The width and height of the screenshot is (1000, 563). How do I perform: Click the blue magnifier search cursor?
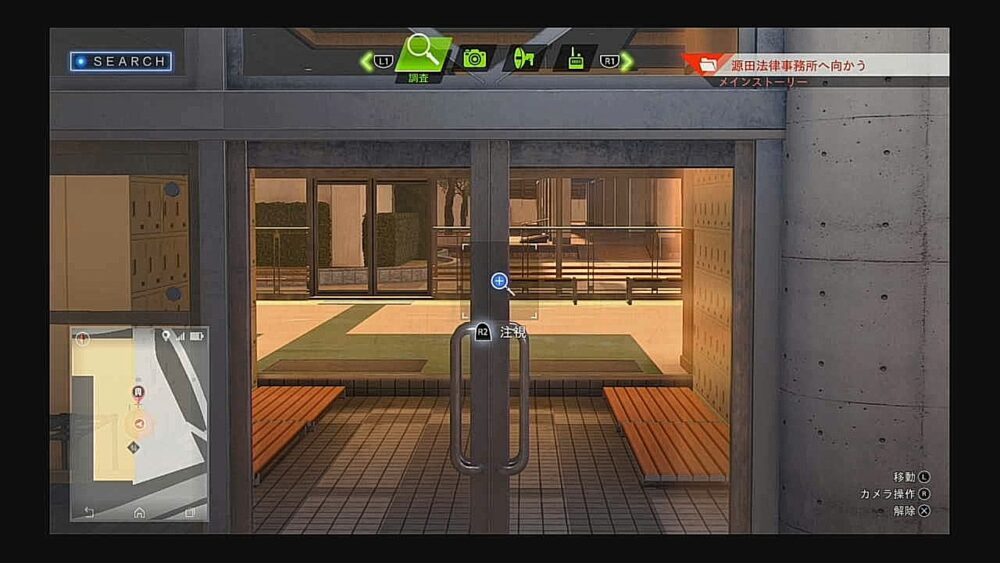click(x=501, y=282)
